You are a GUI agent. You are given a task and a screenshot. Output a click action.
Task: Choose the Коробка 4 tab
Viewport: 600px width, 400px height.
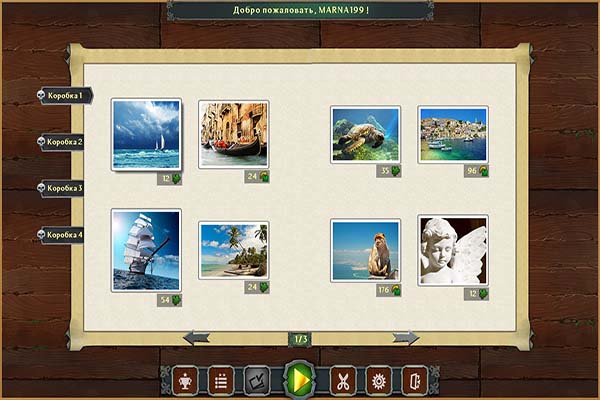click(65, 235)
